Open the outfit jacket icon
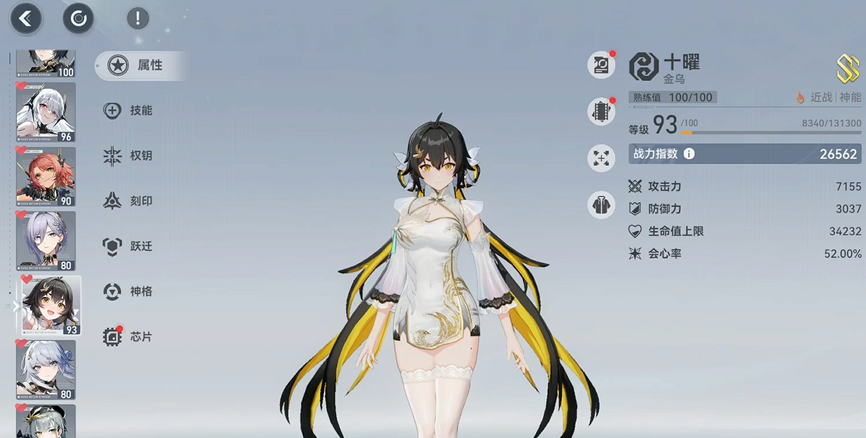Viewport: 866px width, 438px height. point(601,205)
